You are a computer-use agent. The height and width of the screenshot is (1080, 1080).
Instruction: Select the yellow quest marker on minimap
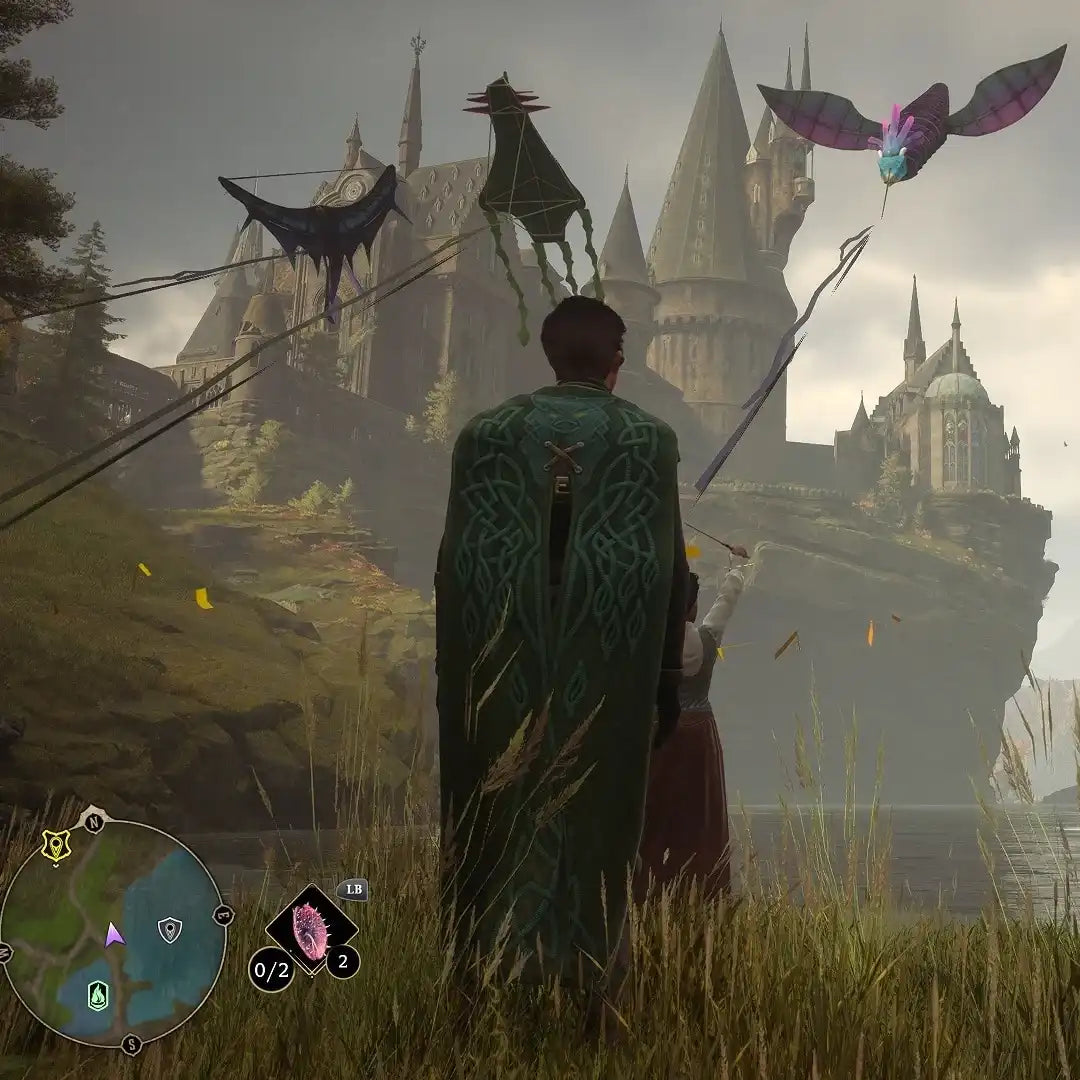coord(56,846)
